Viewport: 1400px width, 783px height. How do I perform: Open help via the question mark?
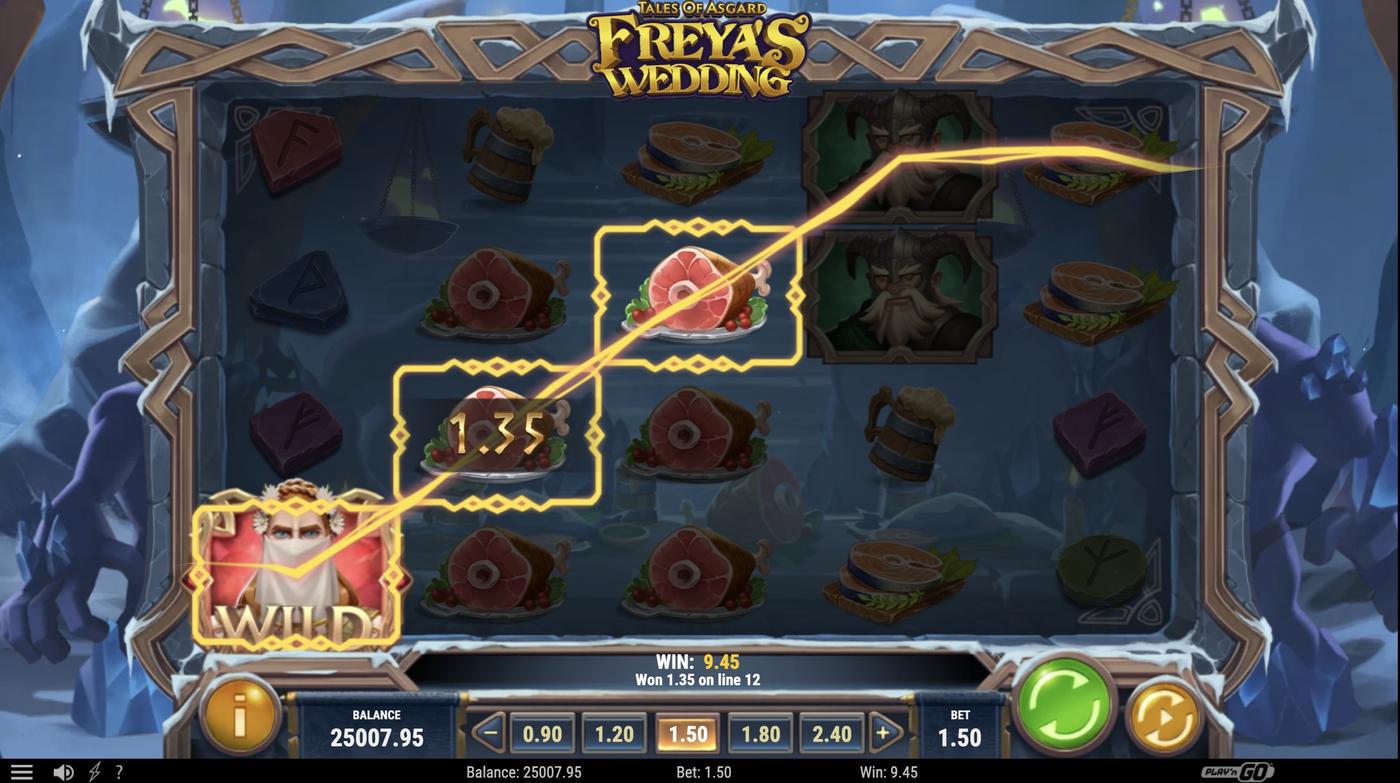point(118,770)
